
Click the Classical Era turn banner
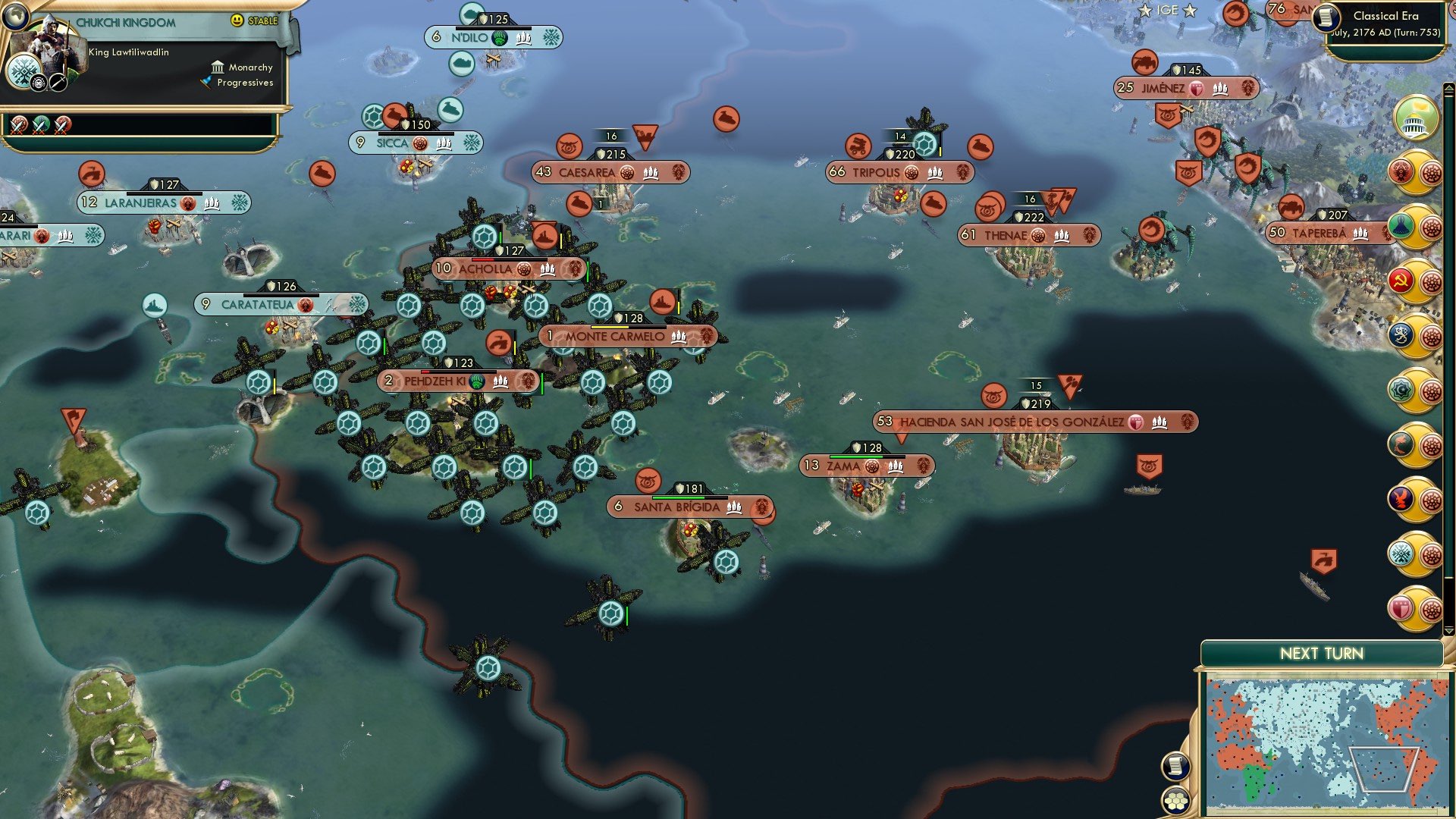[x=1388, y=23]
